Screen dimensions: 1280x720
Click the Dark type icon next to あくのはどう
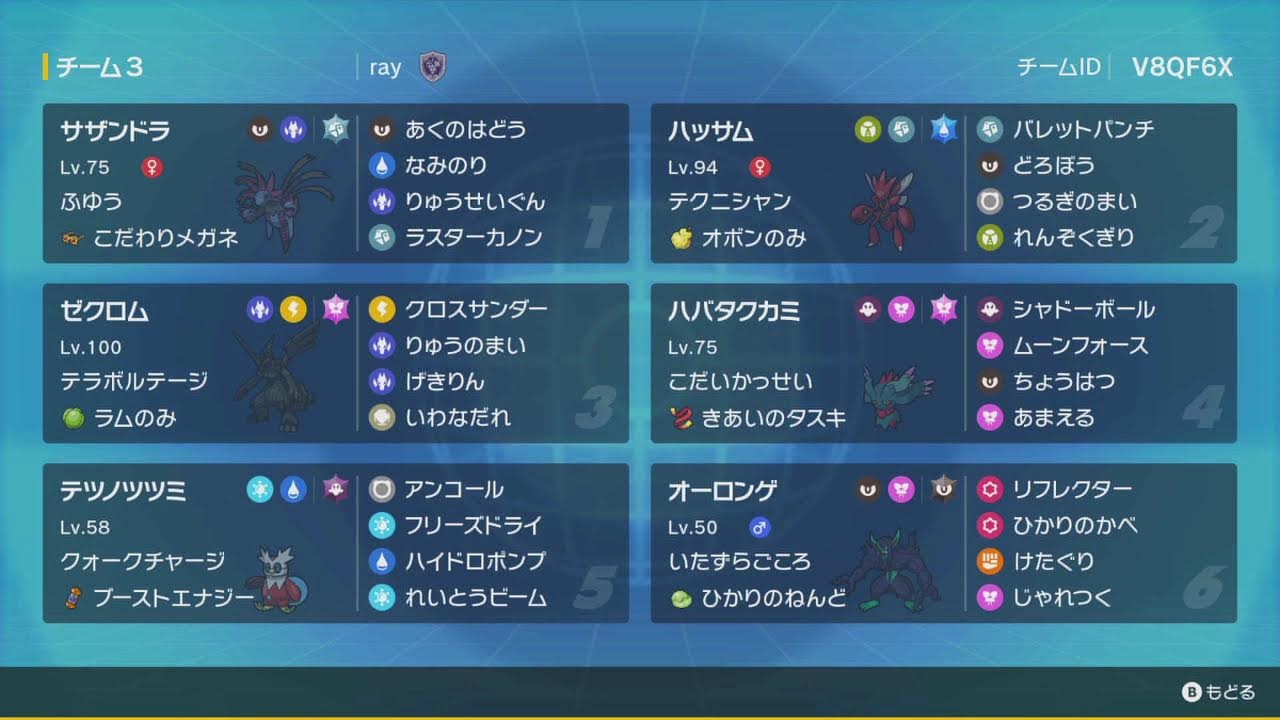(382, 130)
